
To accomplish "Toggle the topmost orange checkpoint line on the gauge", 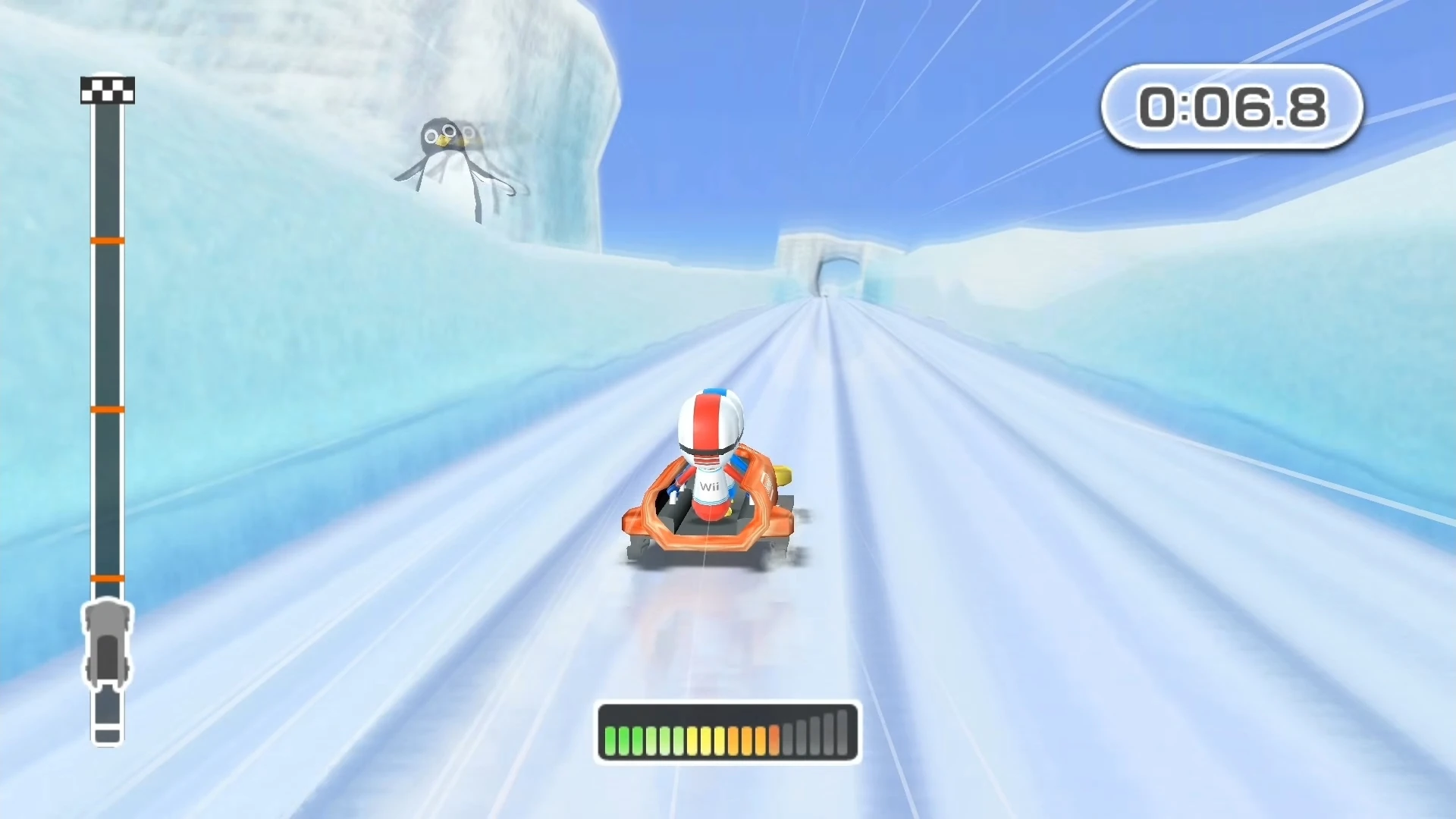I will (107, 239).
